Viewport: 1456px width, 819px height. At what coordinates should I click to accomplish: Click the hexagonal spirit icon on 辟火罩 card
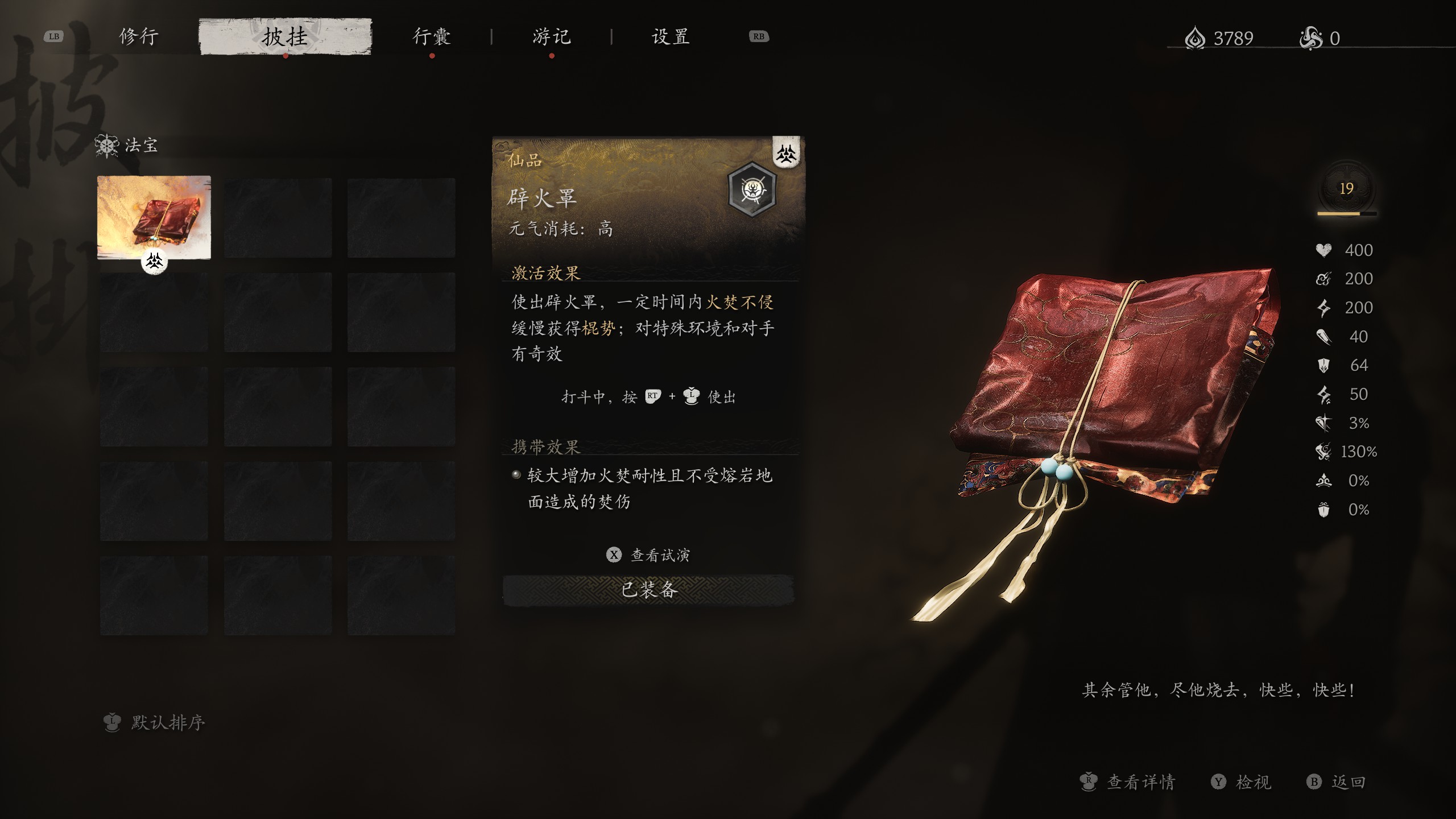[x=752, y=188]
